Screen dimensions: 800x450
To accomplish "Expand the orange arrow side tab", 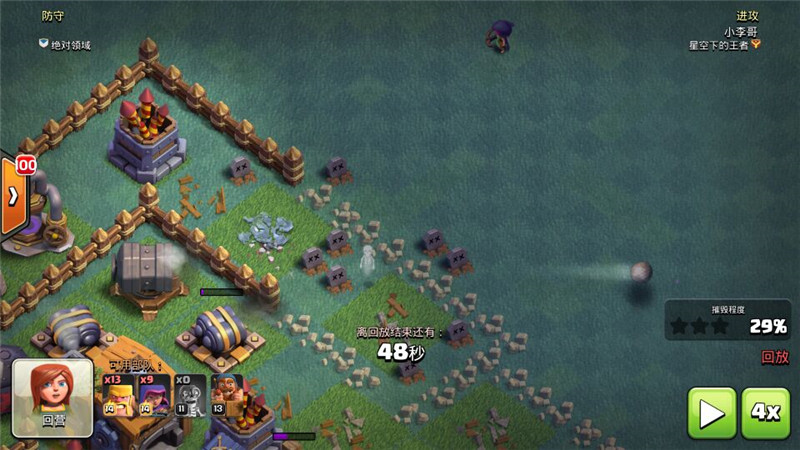I will (x=12, y=196).
